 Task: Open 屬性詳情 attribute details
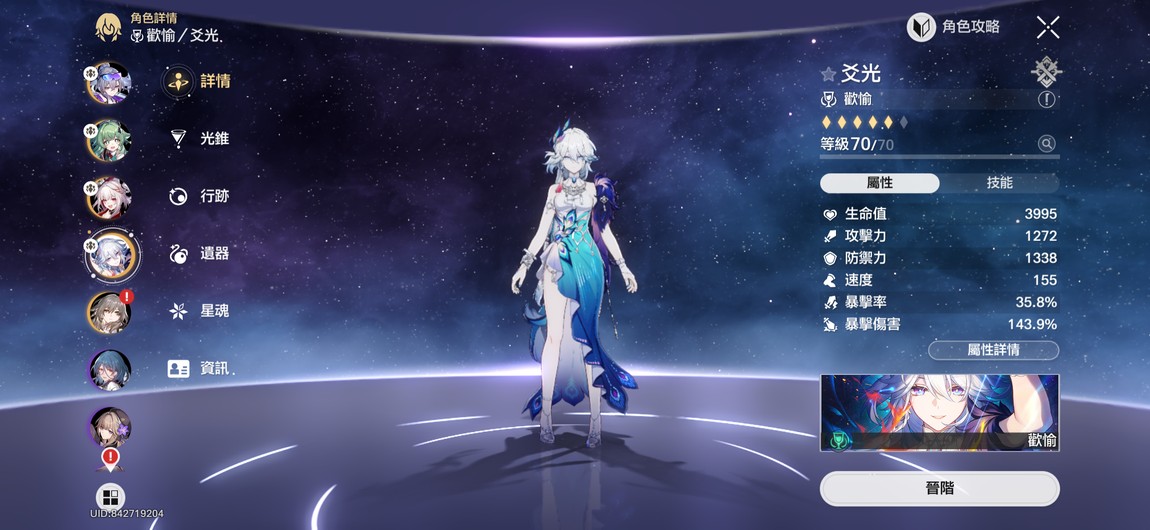(993, 350)
